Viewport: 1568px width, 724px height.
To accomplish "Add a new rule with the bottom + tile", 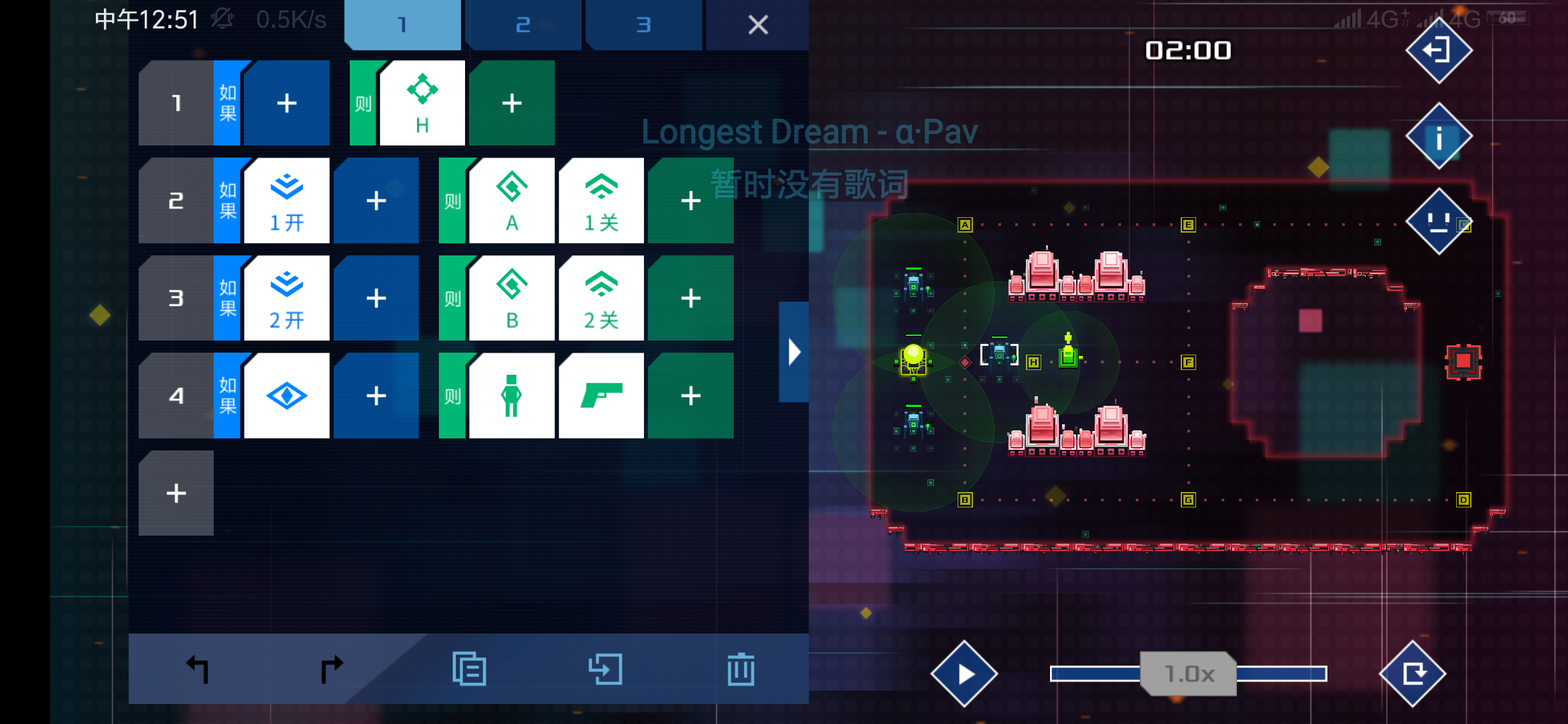I will [x=176, y=493].
